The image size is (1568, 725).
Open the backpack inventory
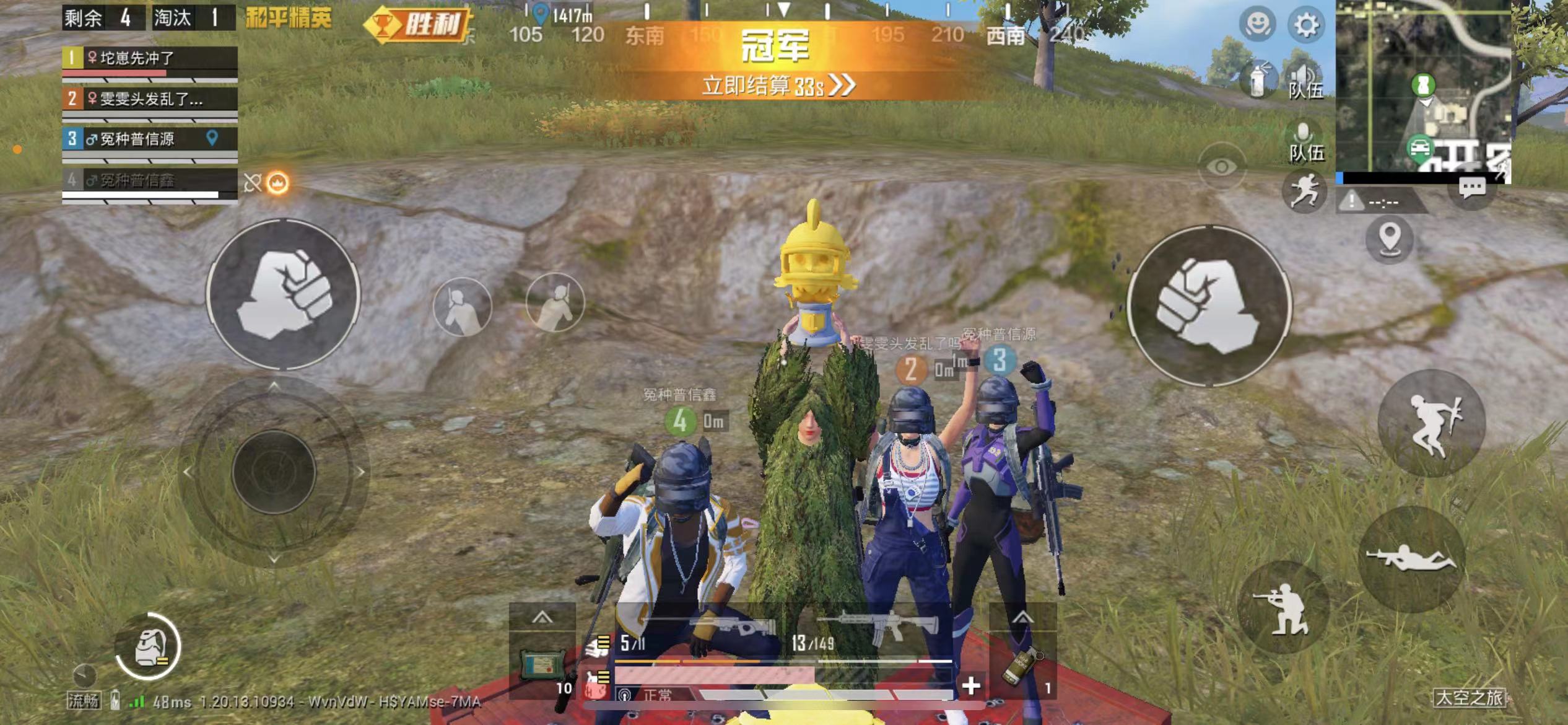coord(149,647)
